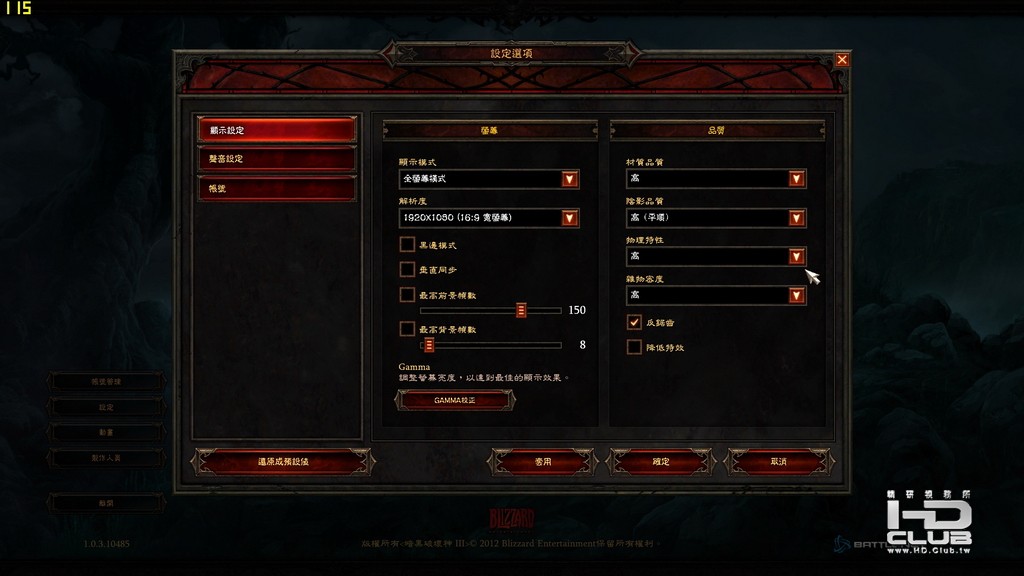Click the foreground FPS slider handle at 150
The width and height of the screenshot is (1024, 576).
(x=521, y=310)
